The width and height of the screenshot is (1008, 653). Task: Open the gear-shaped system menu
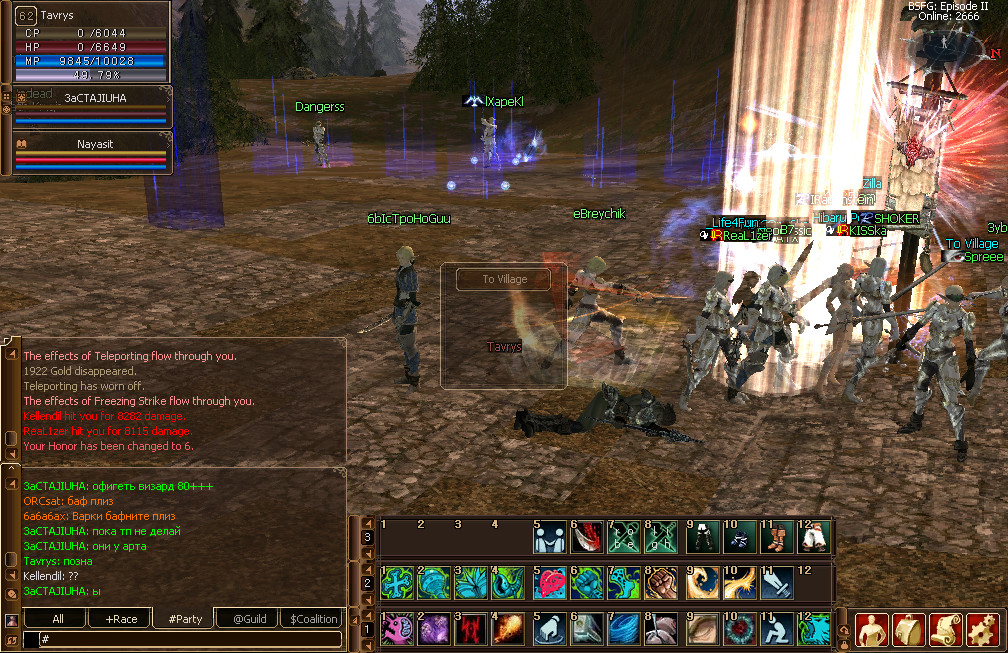tap(983, 629)
